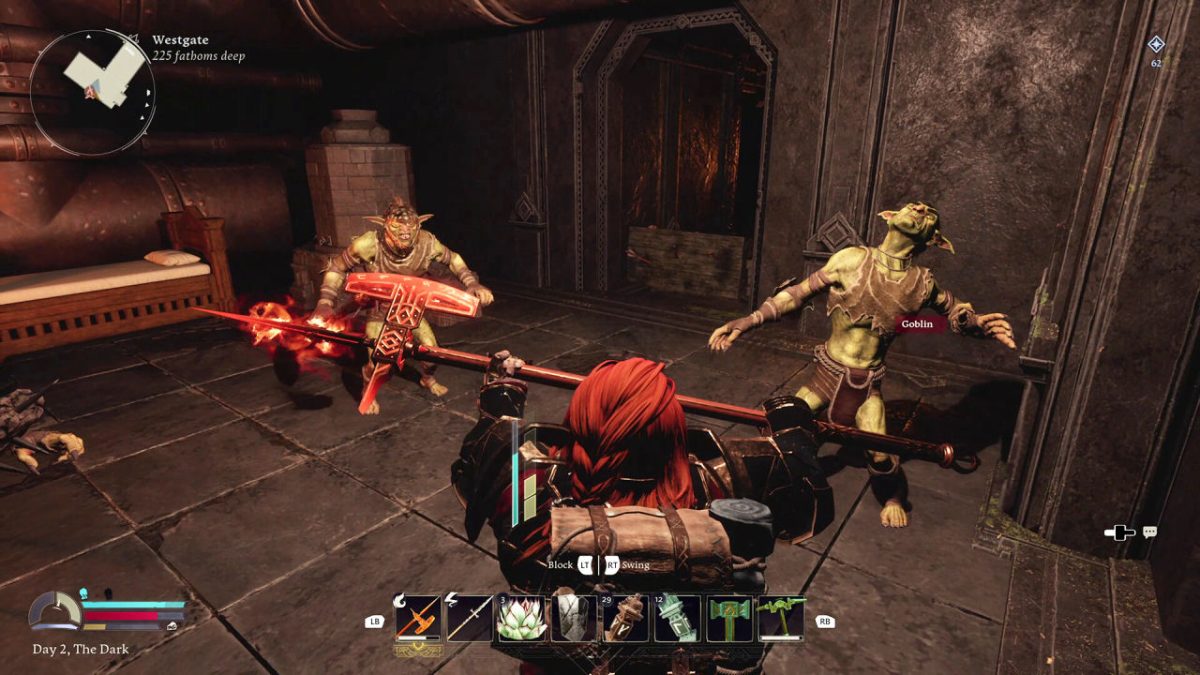Select the green lotus plant slot
The image size is (1200, 675).
coord(522,619)
